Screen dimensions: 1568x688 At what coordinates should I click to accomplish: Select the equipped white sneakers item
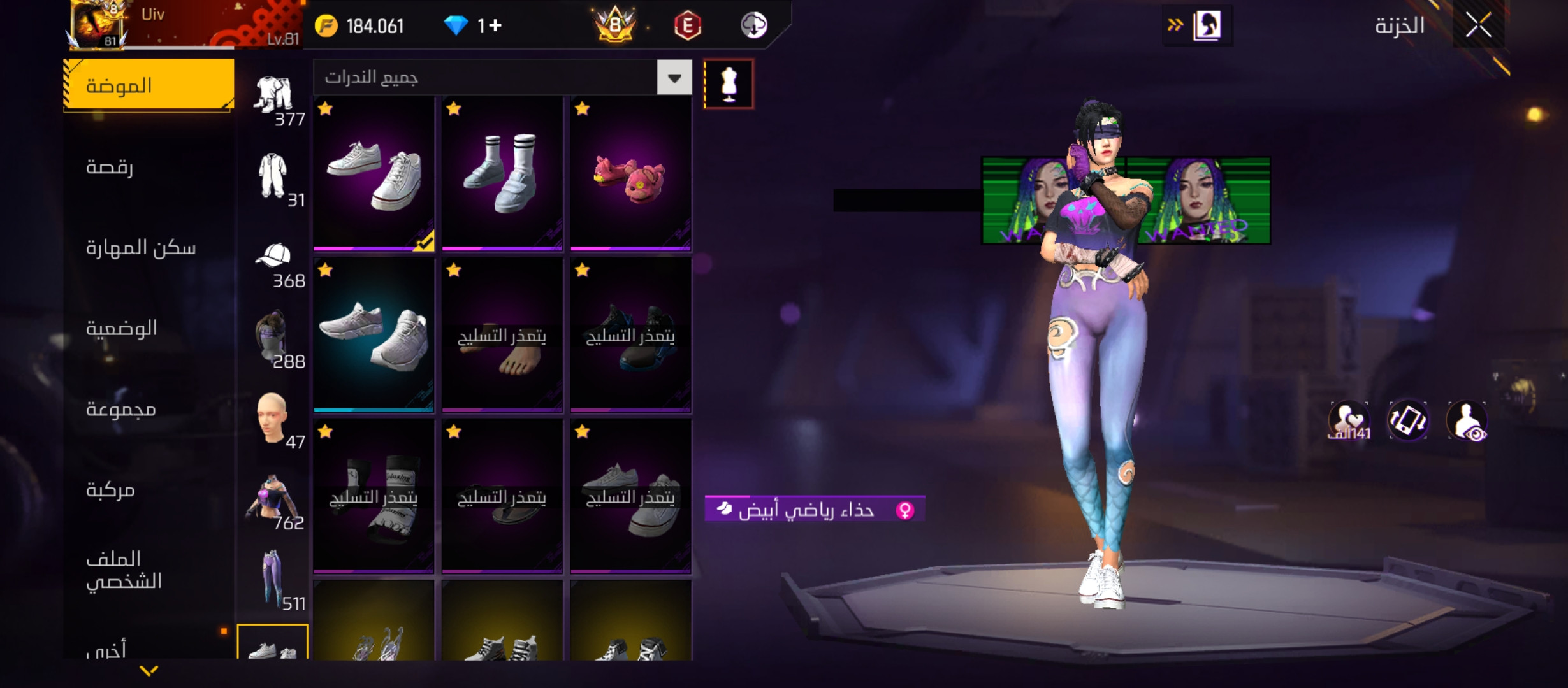pyautogui.click(x=374, y=175)
